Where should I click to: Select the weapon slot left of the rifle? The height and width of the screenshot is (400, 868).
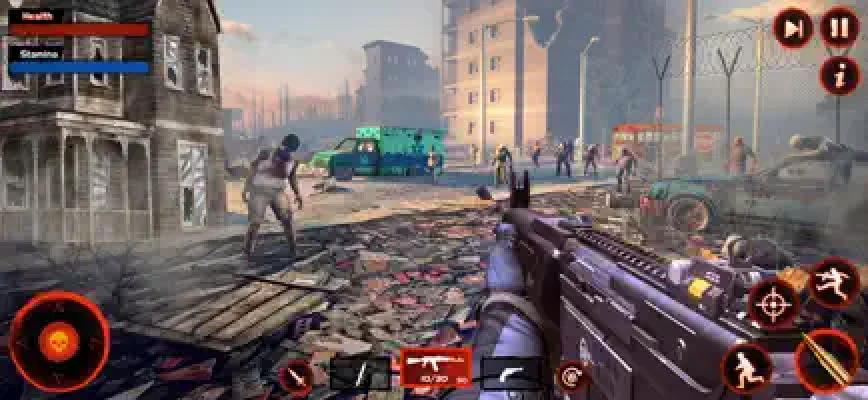click(360, 374)
